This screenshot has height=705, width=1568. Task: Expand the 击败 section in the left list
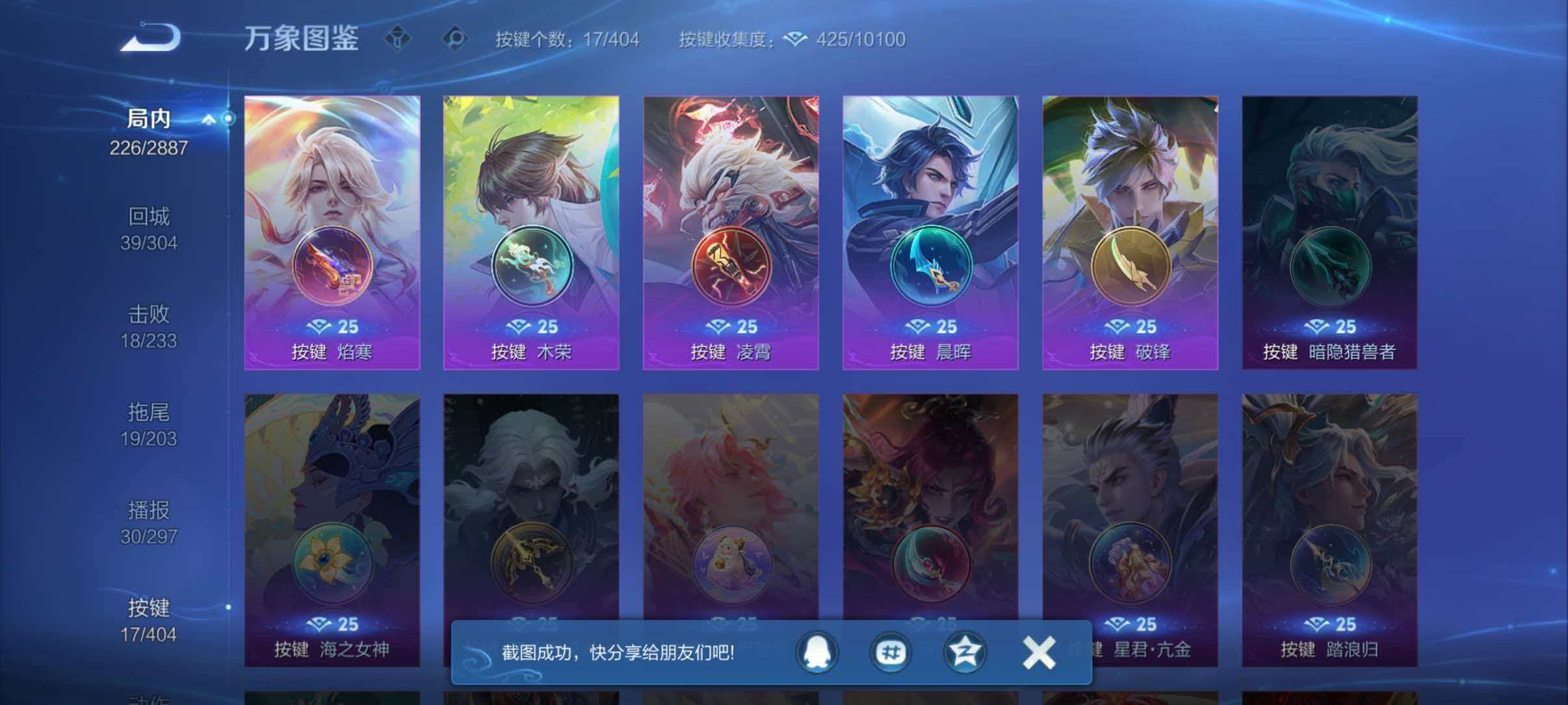coord(150,325)
